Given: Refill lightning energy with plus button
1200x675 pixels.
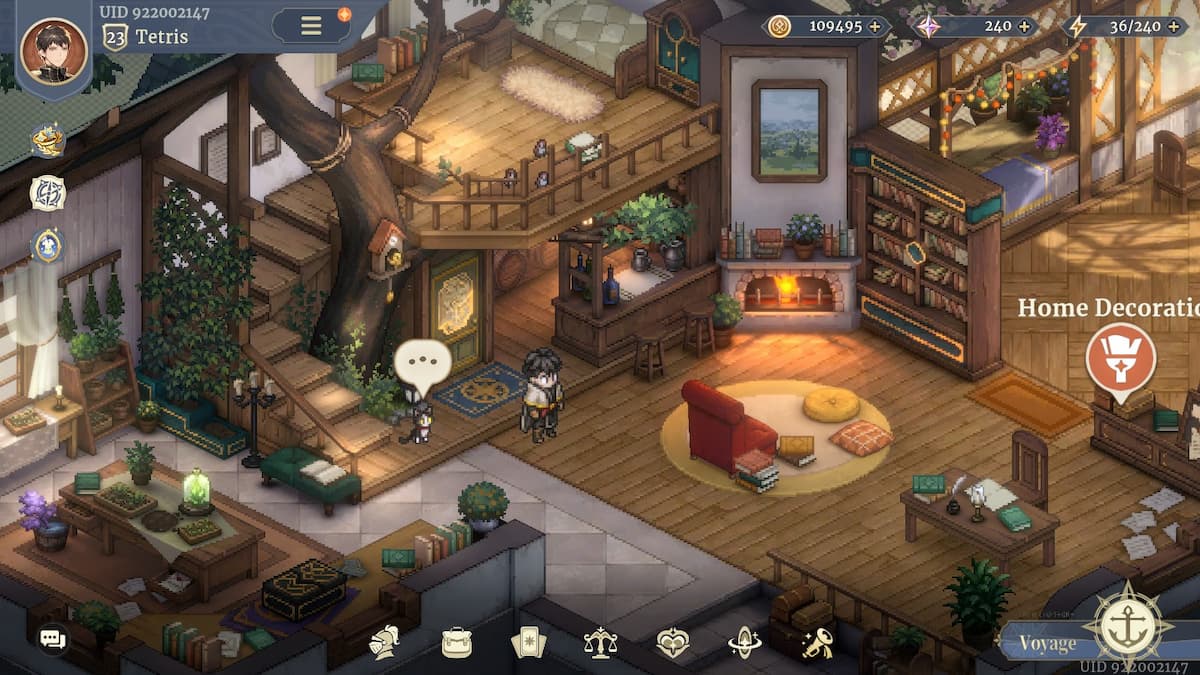Looking at the screenshot, I should (1175, 26).
